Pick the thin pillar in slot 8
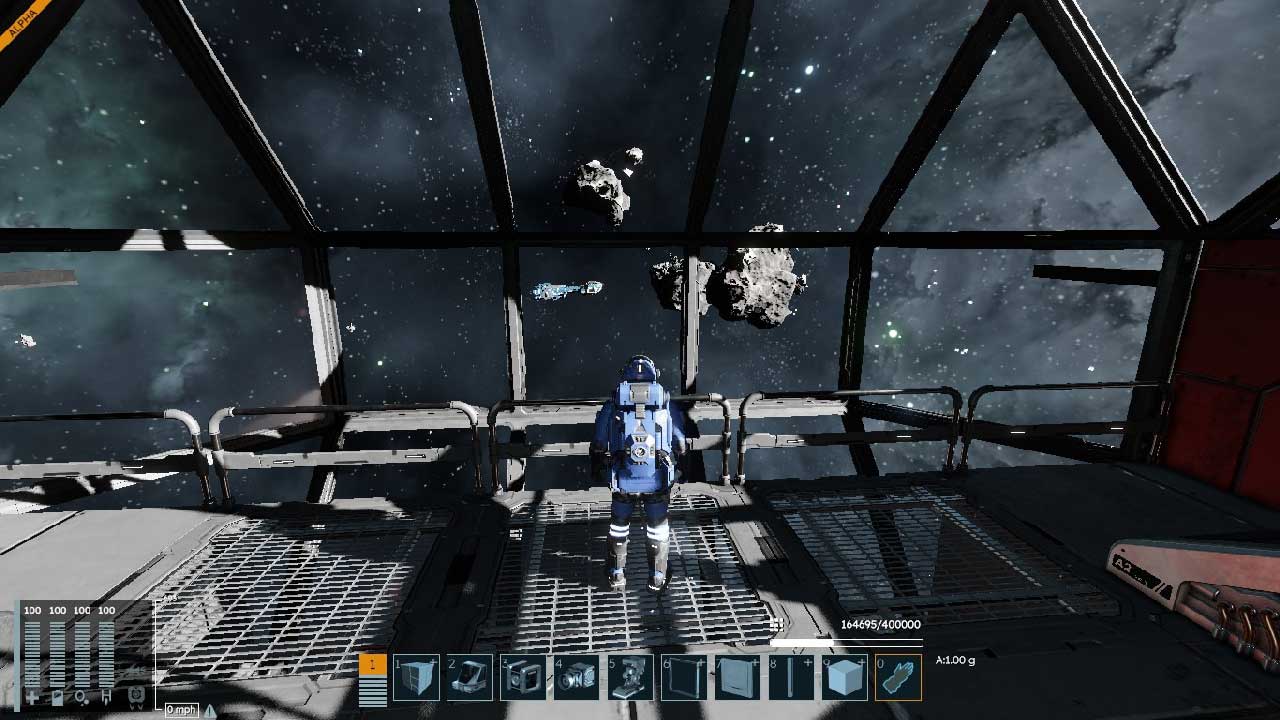The width and height of the screenshot is (1280, 720). tap(791, 677)
